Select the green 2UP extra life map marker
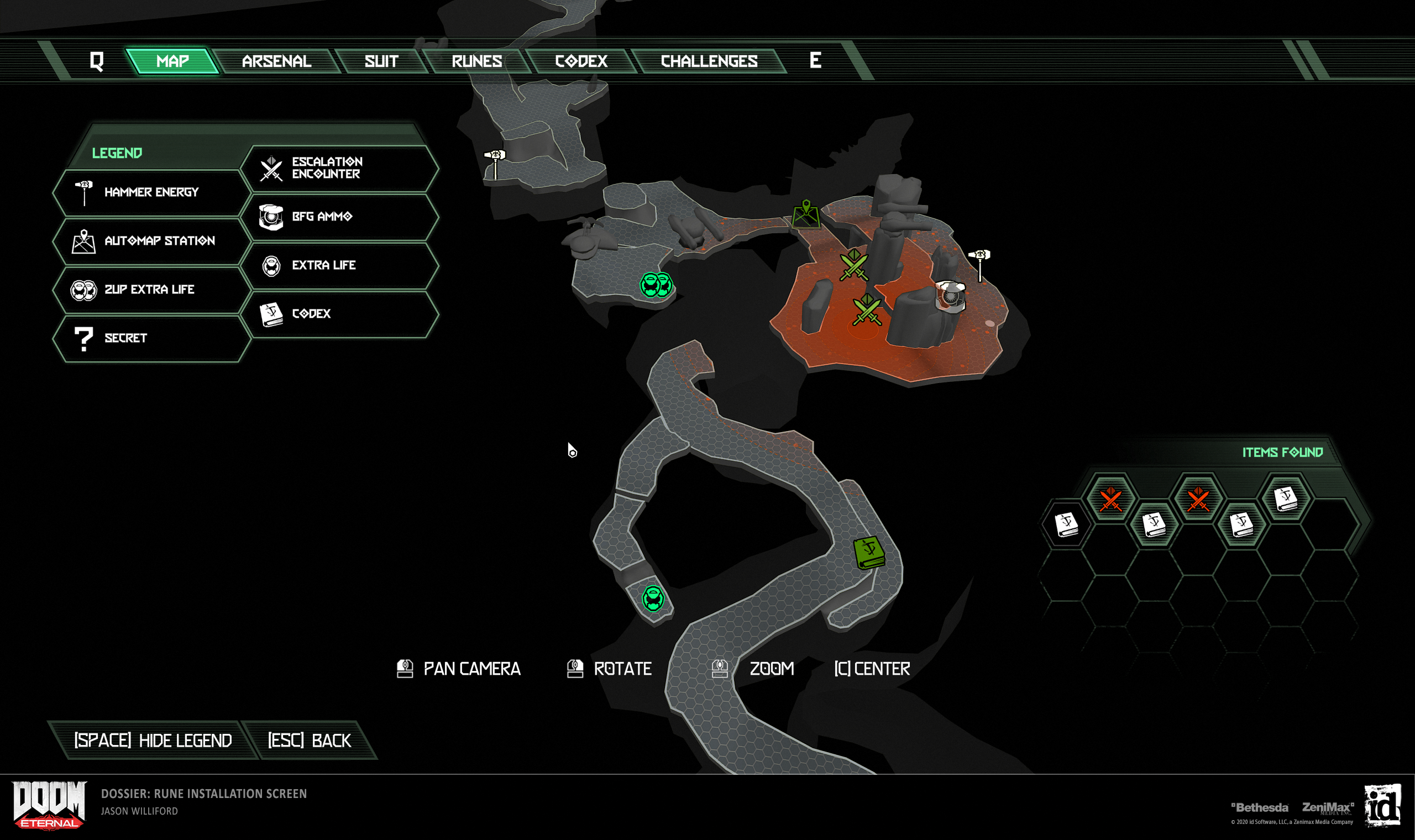This screenshot has height=840, width=1415. (x=656, y=285)
